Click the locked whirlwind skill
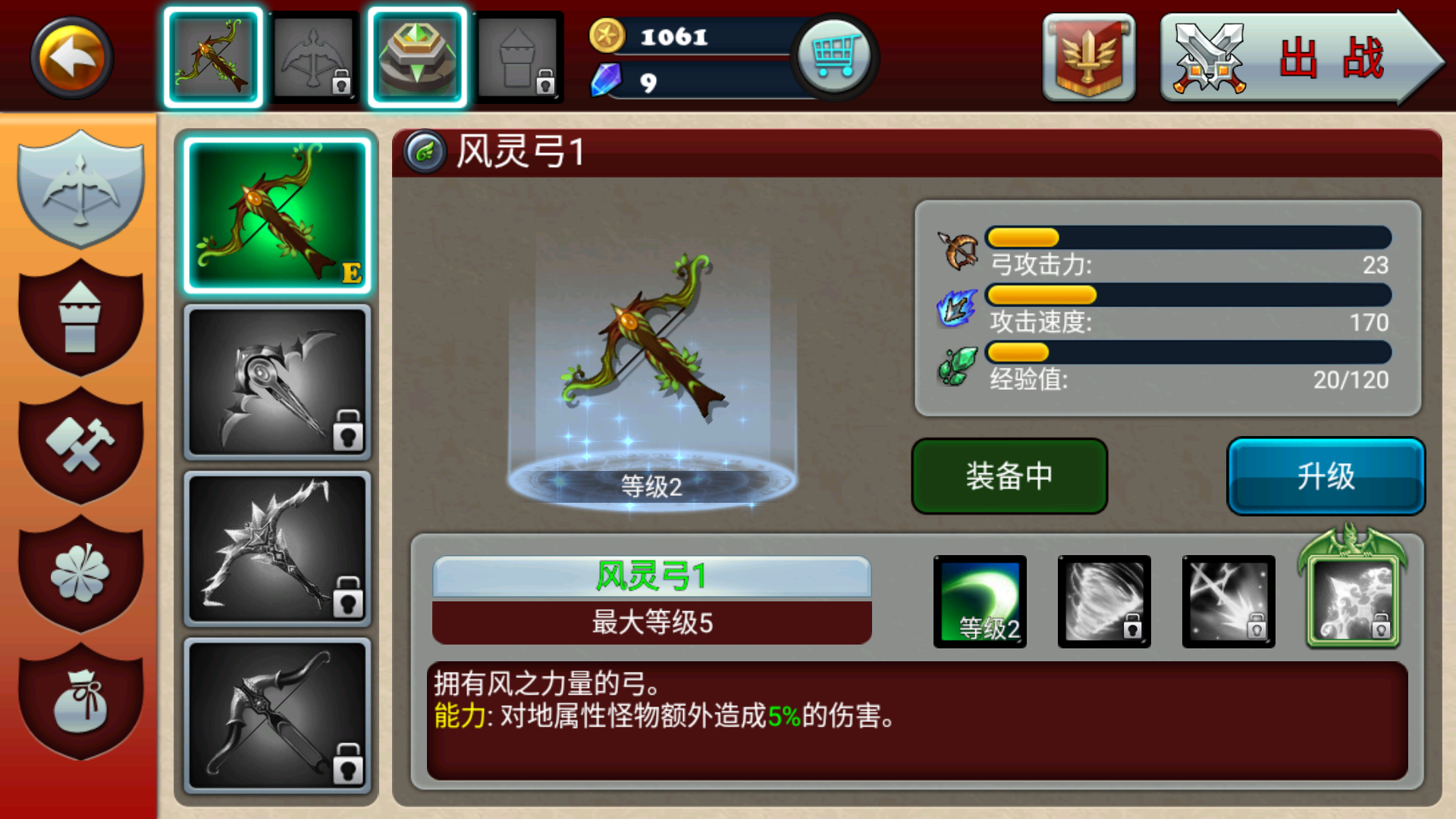This screenshot has height=819, width=1456. [x=1103, y=601]
